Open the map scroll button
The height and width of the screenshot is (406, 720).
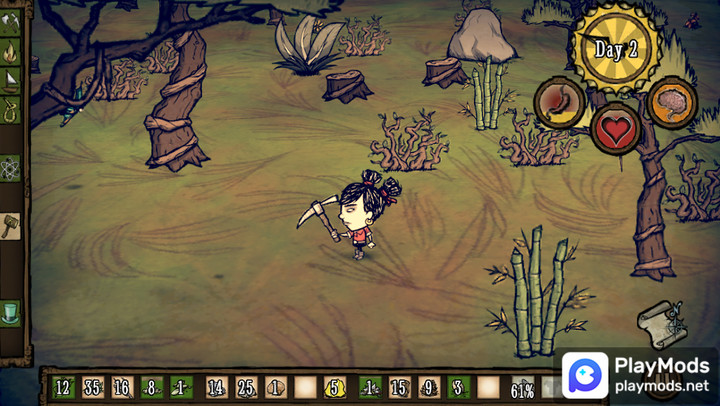coord(661,323)
